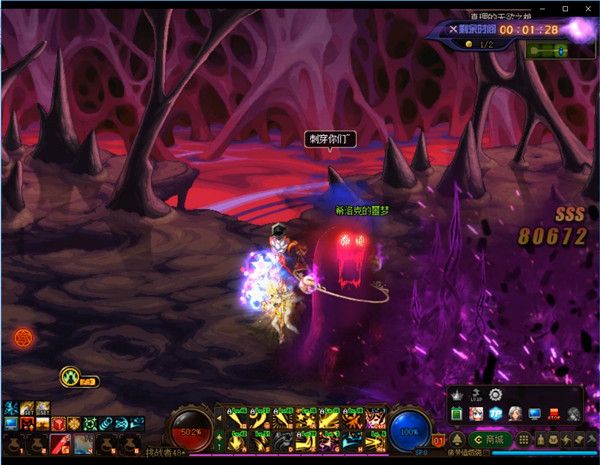Open the blue TP icon
The image size is (600, 465).
(494, 413)
